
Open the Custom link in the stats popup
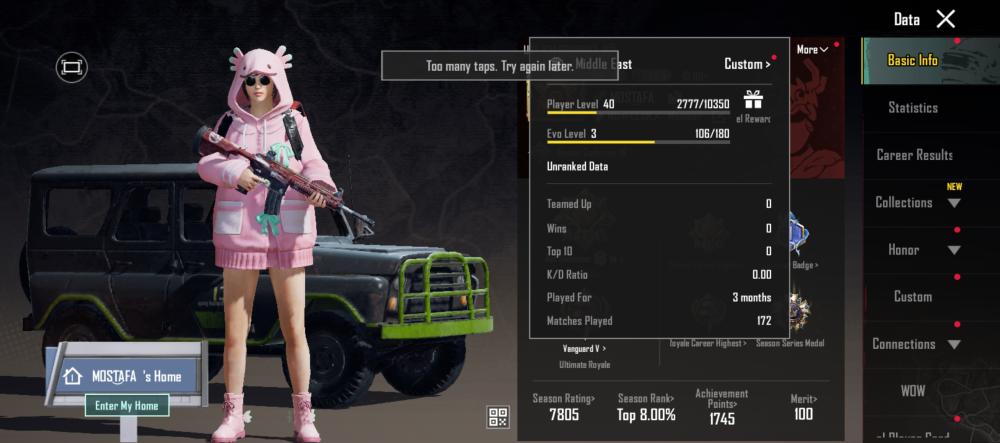[747, 64]
